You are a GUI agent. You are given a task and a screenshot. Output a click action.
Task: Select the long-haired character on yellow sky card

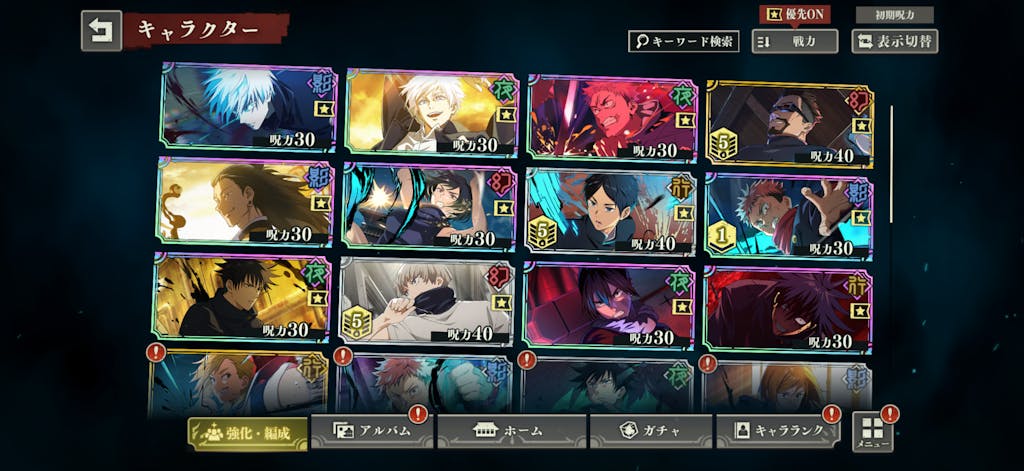point(244,202)
